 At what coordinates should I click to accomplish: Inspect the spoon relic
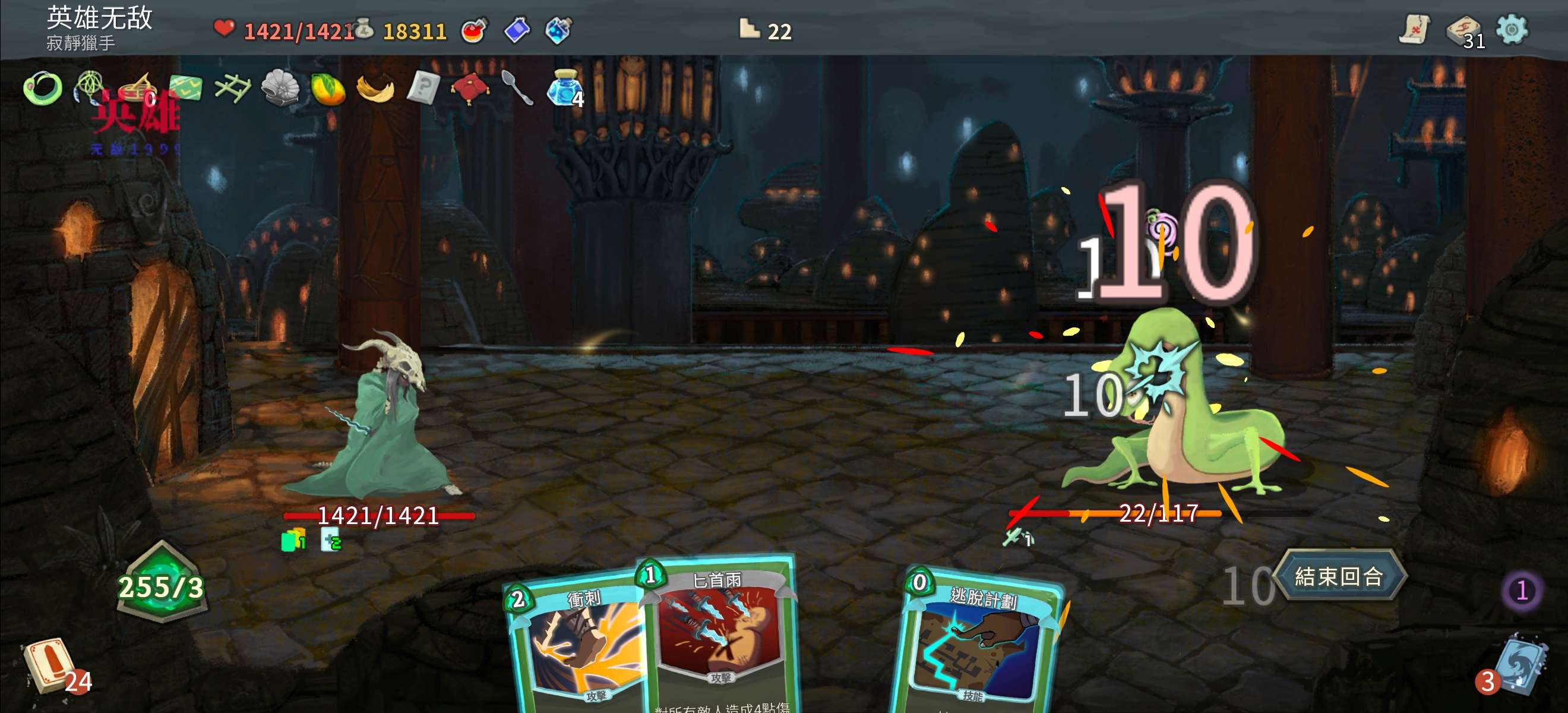(517, 88)
